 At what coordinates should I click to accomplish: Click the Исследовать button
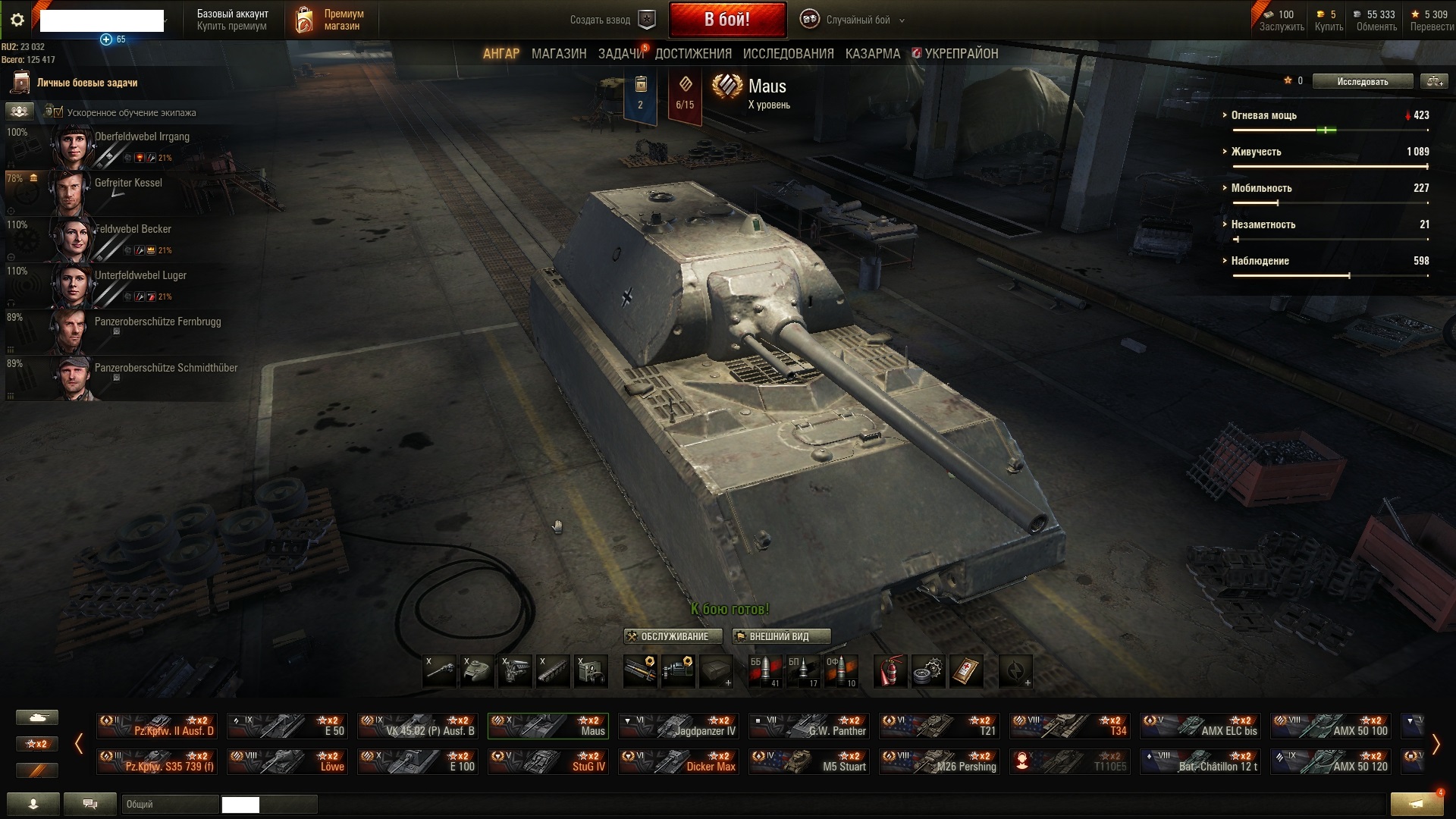[1362, 81]
